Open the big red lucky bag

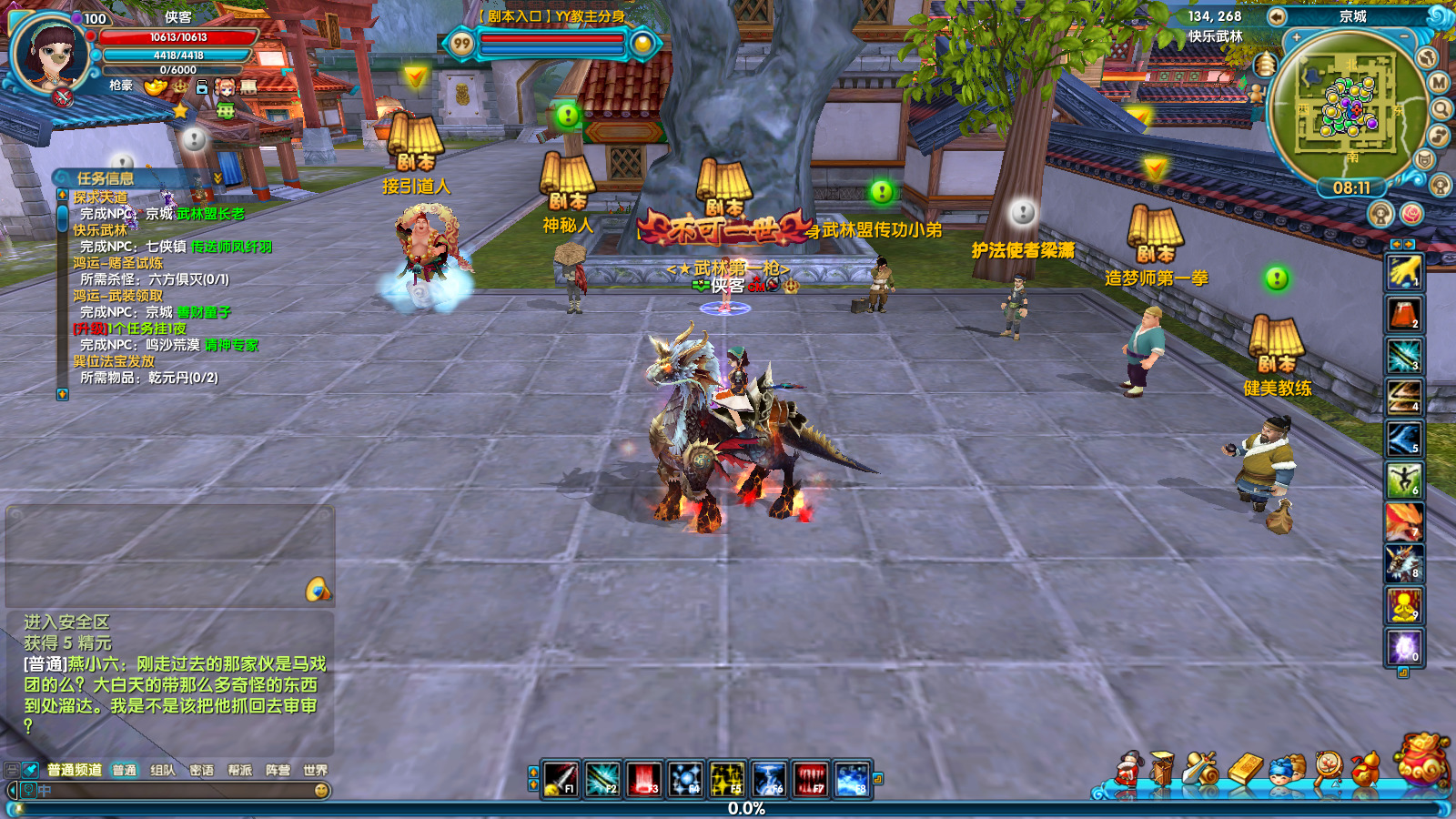[x=1423, y=759]
